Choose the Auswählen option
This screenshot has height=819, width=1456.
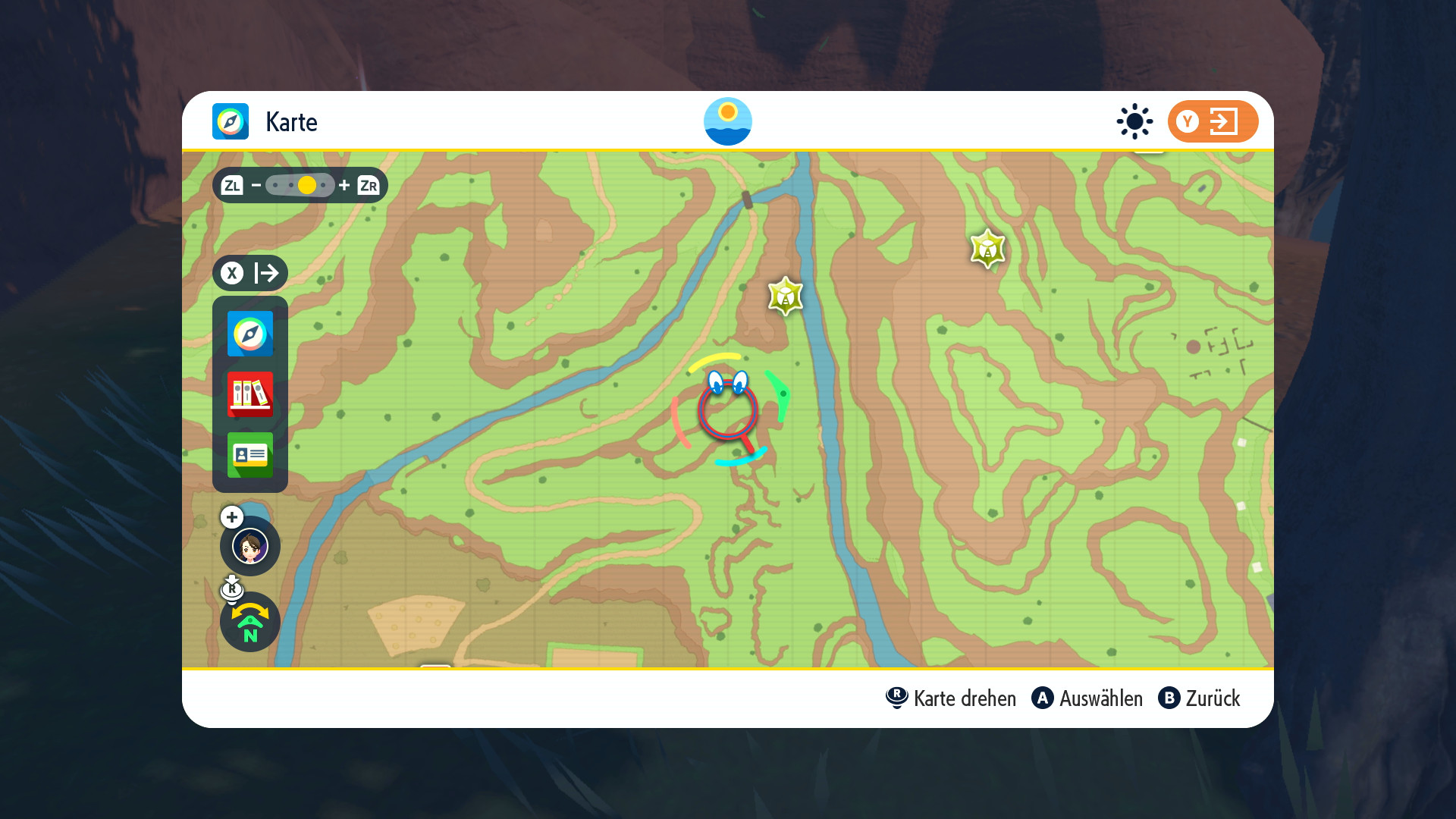click(1087, 698)
